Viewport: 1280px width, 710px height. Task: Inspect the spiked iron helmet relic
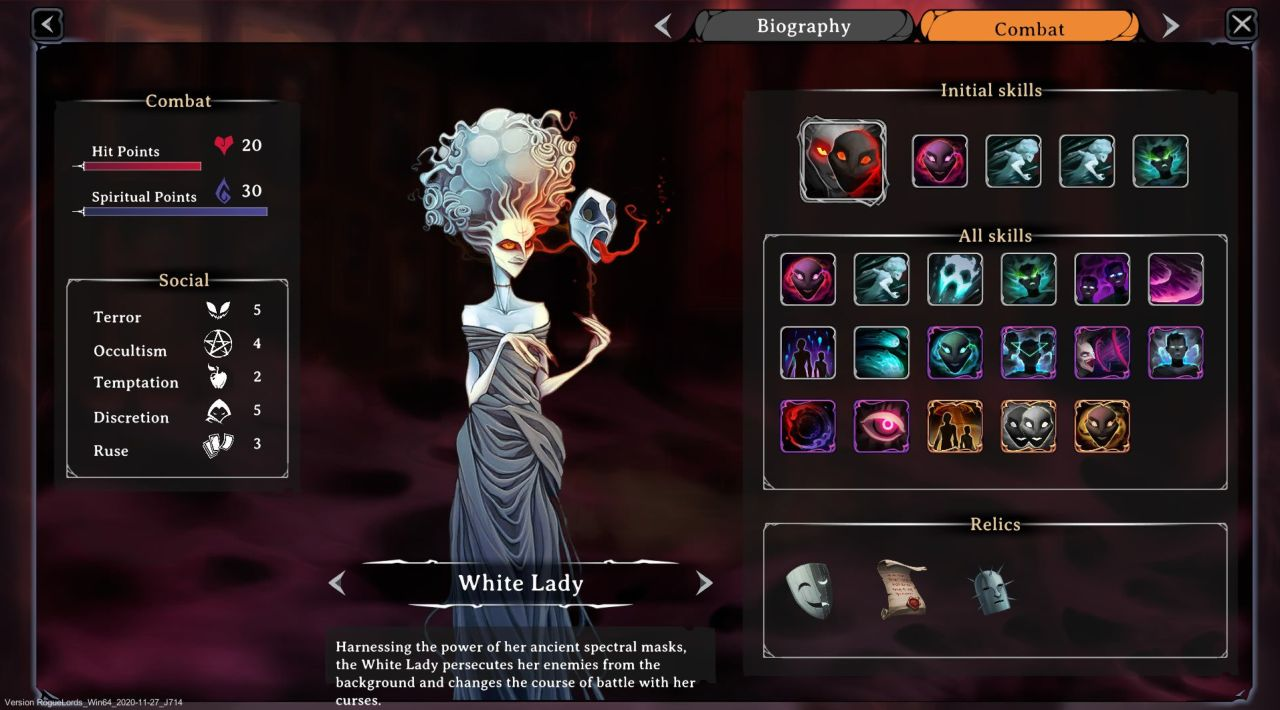pos(990,590)
